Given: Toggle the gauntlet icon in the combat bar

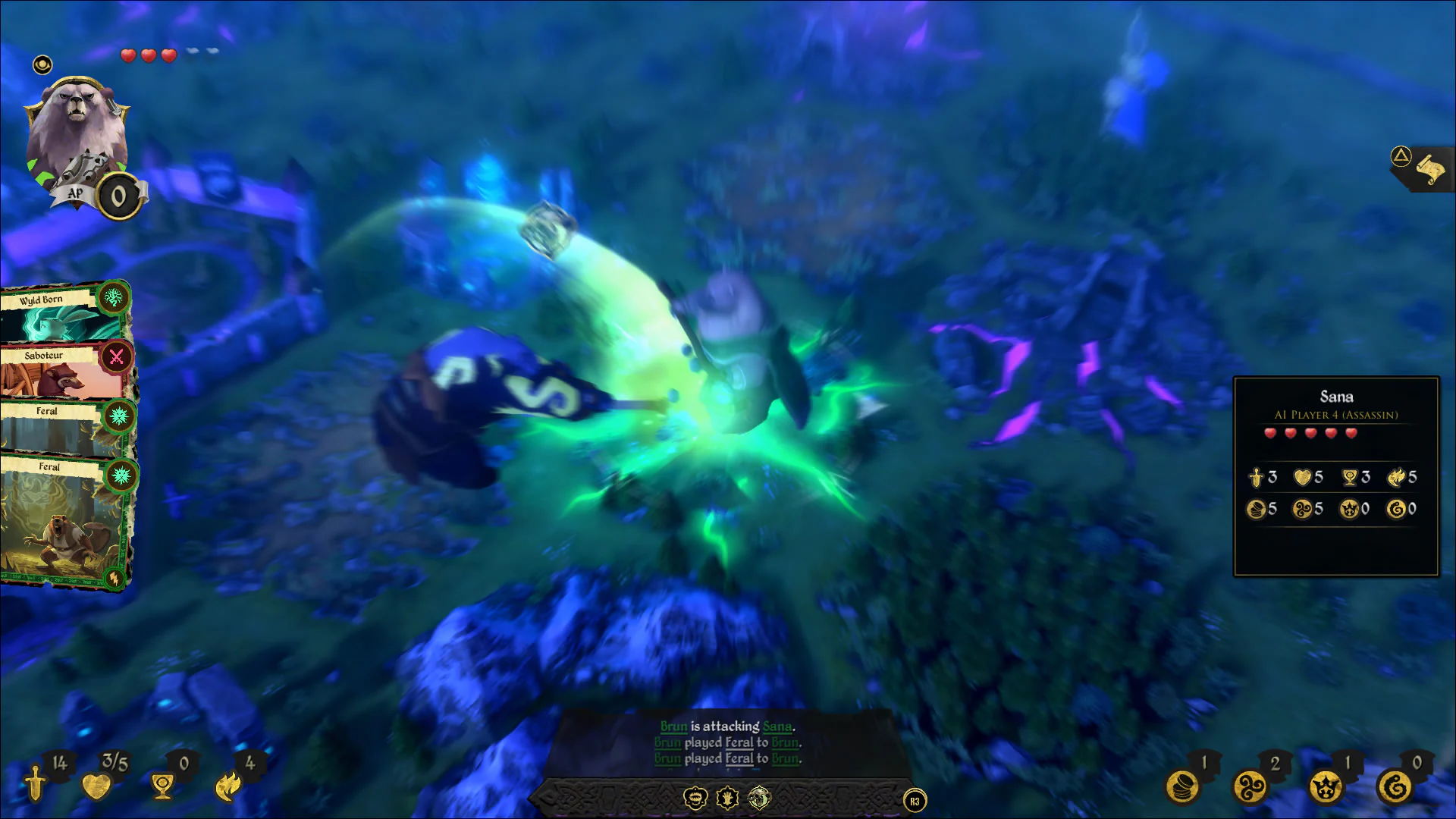Looking at the screenshot, I should click(726, 797).
